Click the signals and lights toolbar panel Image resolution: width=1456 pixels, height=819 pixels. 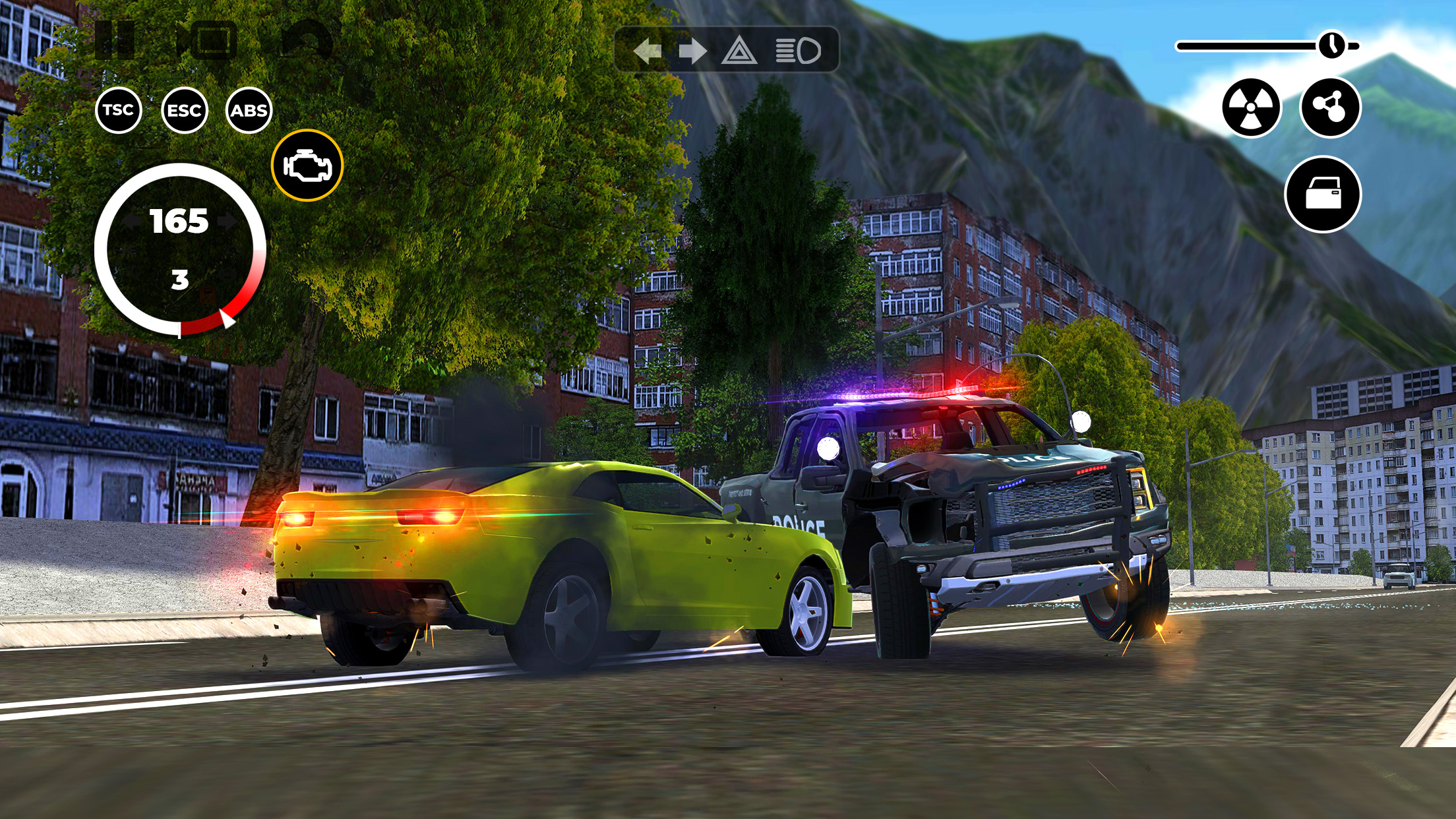pos(725,47)
